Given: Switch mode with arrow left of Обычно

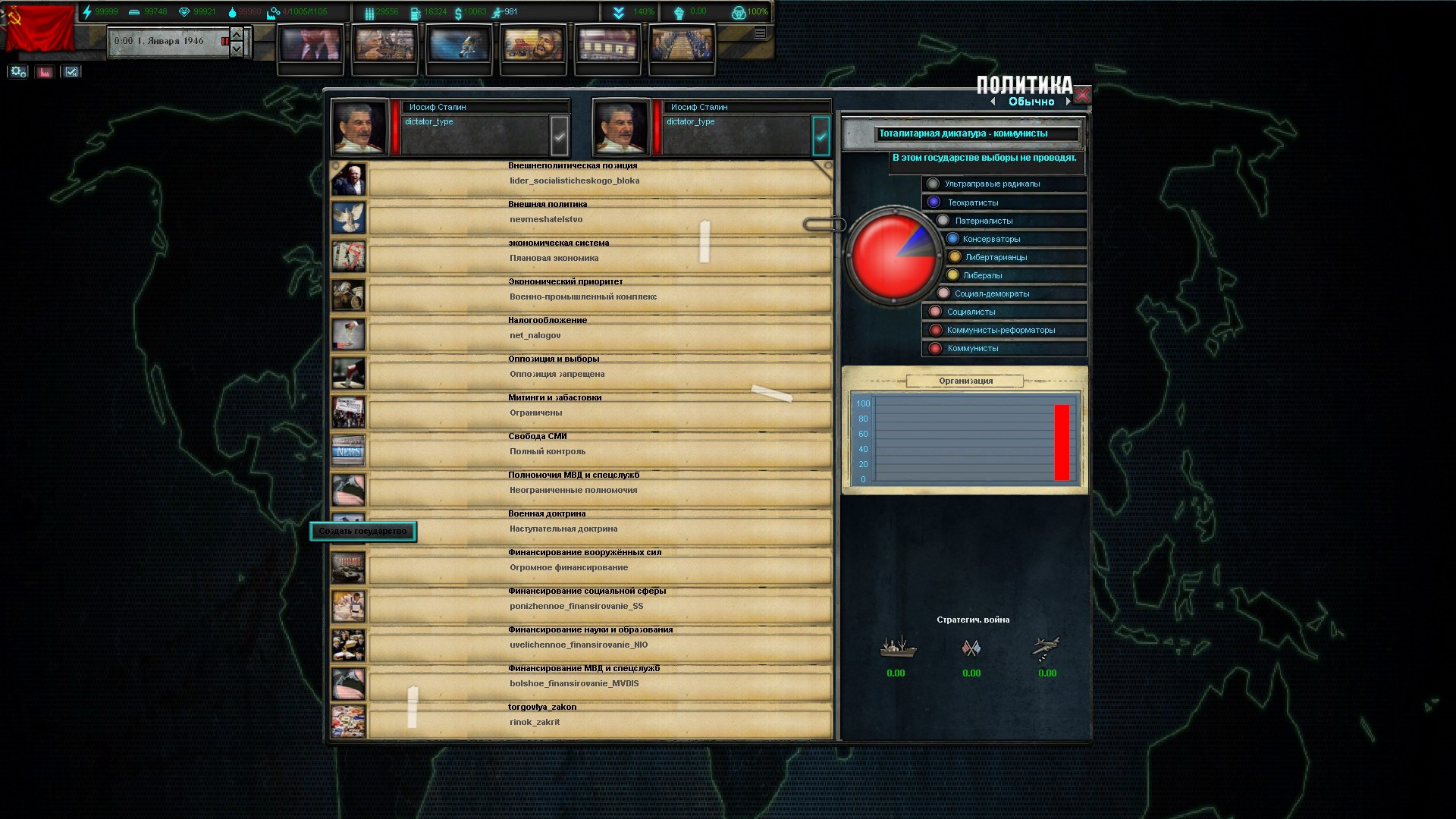Looking at the screenshot, I should [x=993, y=102].
